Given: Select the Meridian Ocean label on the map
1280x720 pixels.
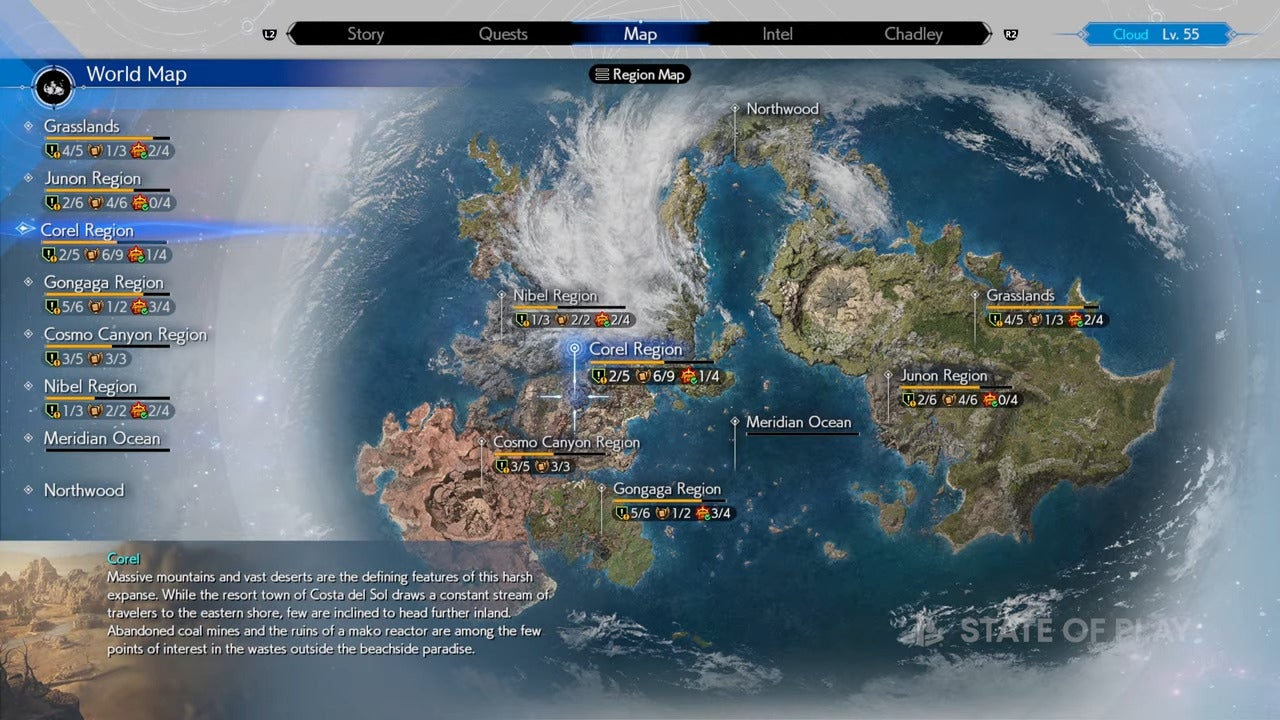Looking at the screenshot, I should pos(799,422).
